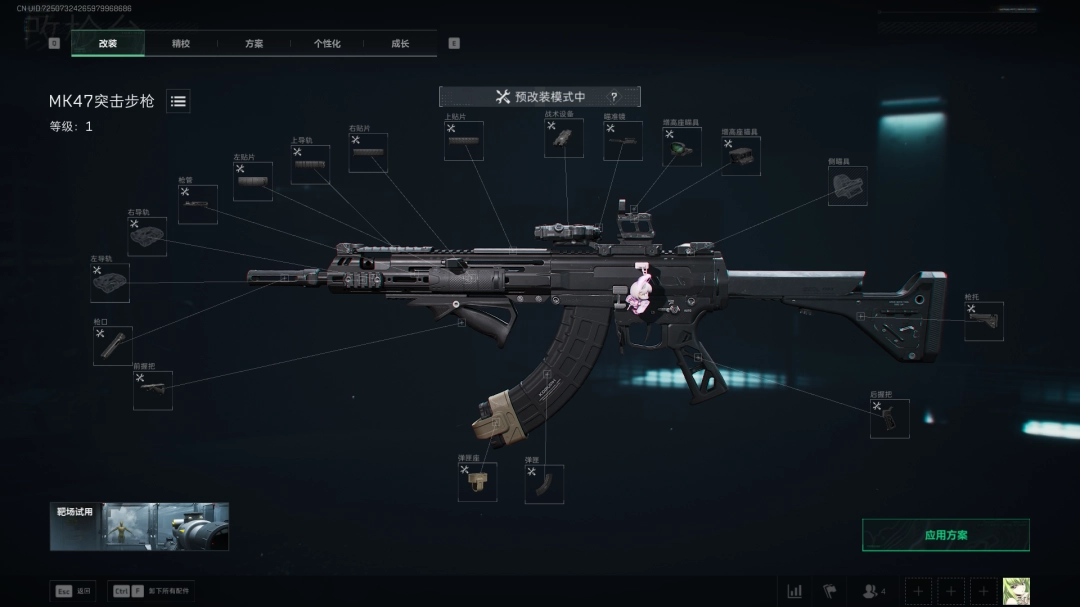Switch to the 精校 tab
This screenshot has height=607, width=1080.
(x=181, y=44)
